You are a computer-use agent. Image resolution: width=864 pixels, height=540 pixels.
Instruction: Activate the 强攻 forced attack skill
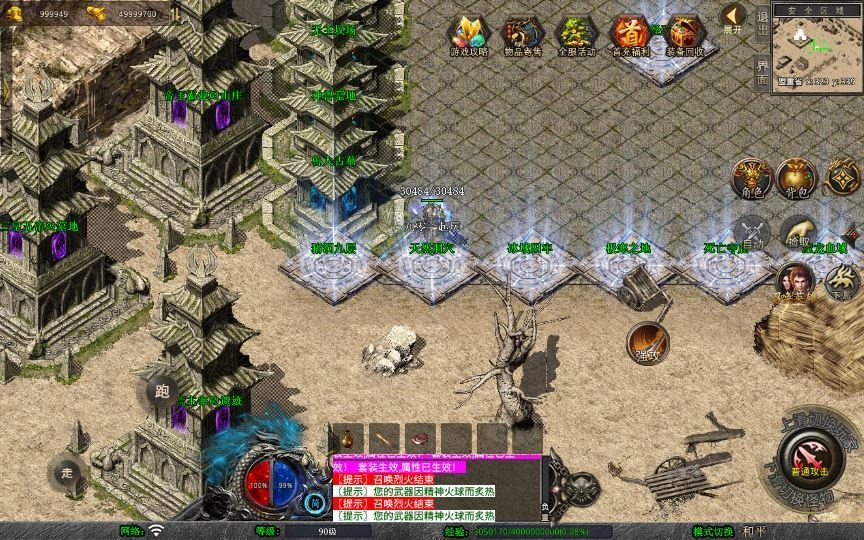647,341
